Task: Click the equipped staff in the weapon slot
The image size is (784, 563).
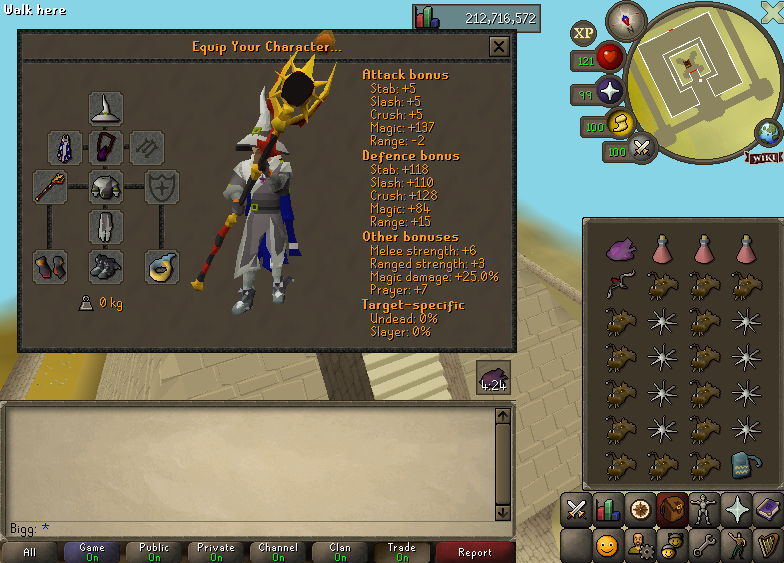Action: click(50, 186)
